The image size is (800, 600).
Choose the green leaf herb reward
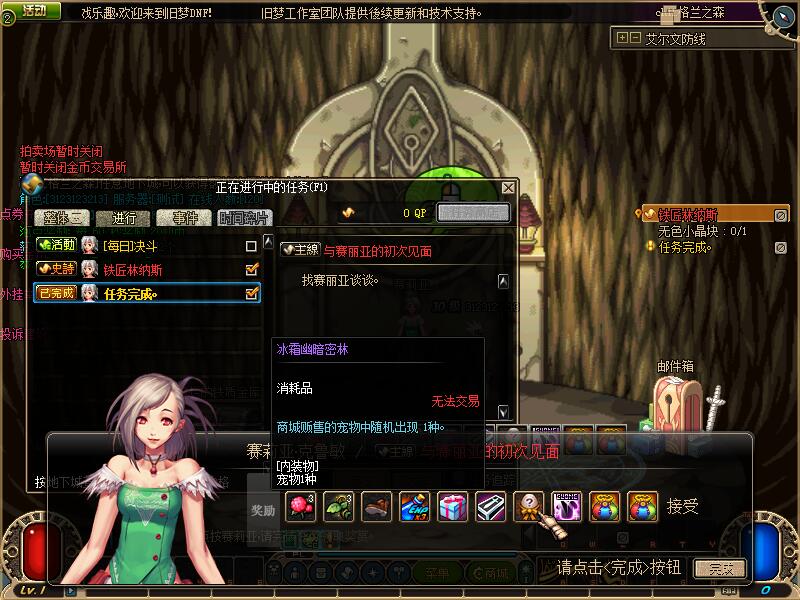338,507
